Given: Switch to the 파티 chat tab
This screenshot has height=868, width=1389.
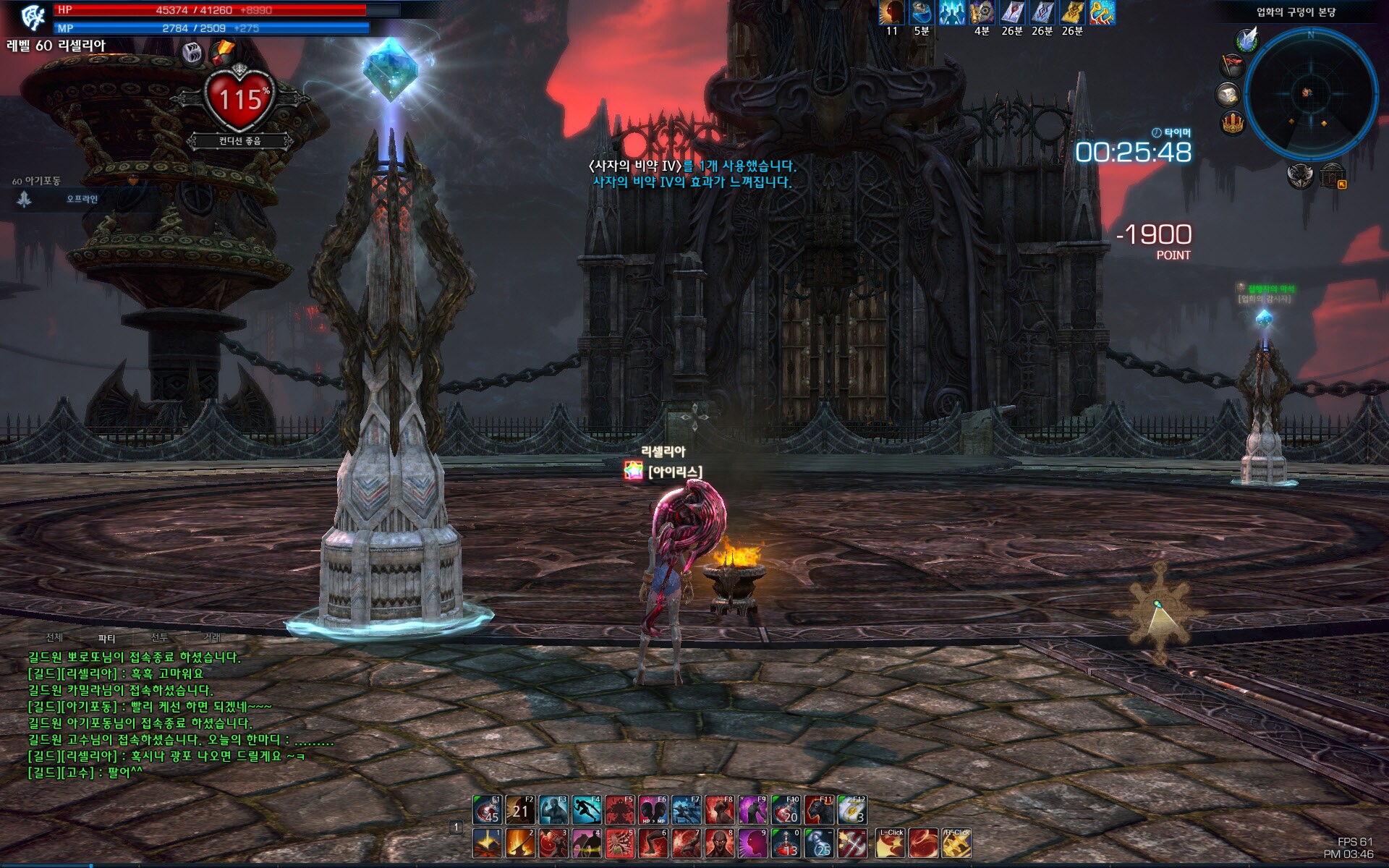Looking at the screenshot, I should pyautogui.click(x=107, y=638).
